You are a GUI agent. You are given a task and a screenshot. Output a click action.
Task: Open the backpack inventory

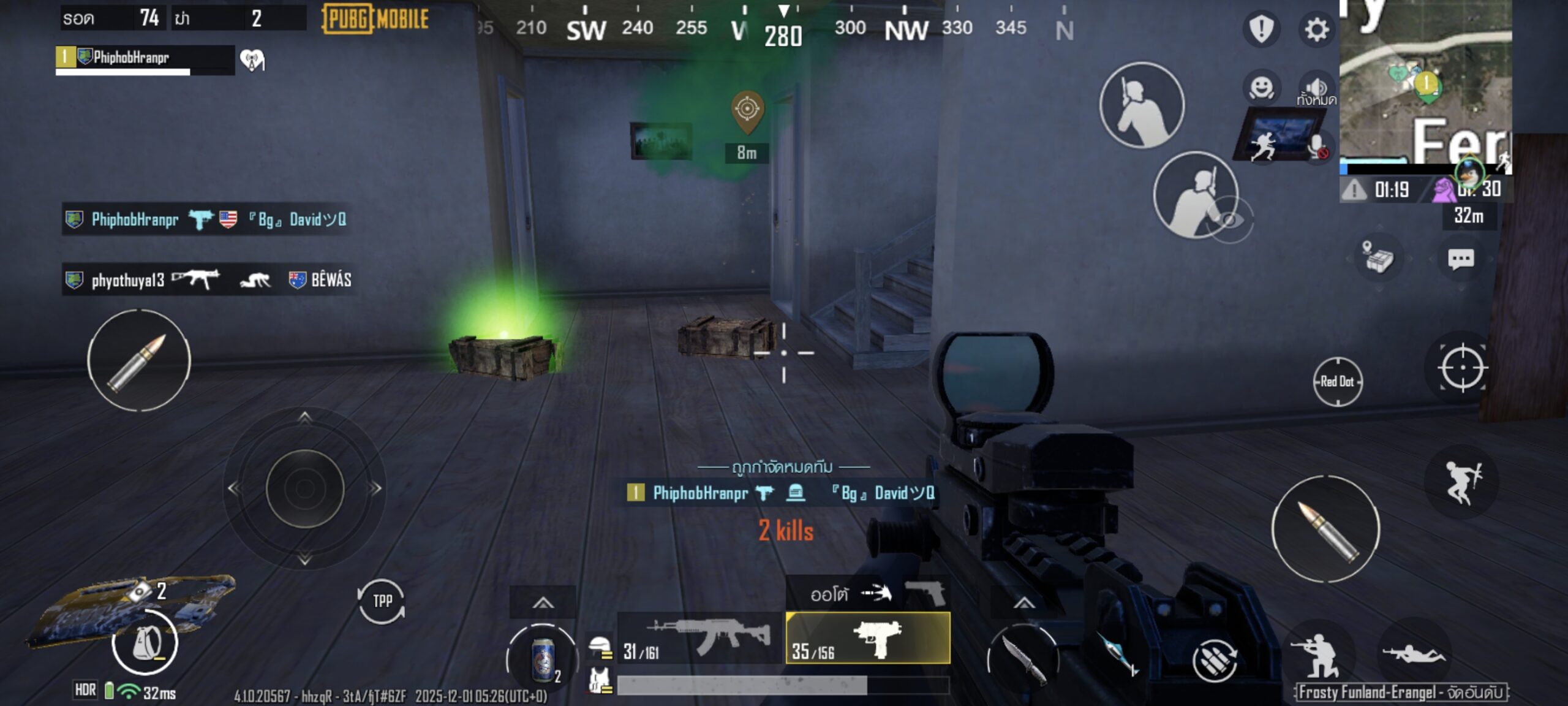click(x=145, y=643)
